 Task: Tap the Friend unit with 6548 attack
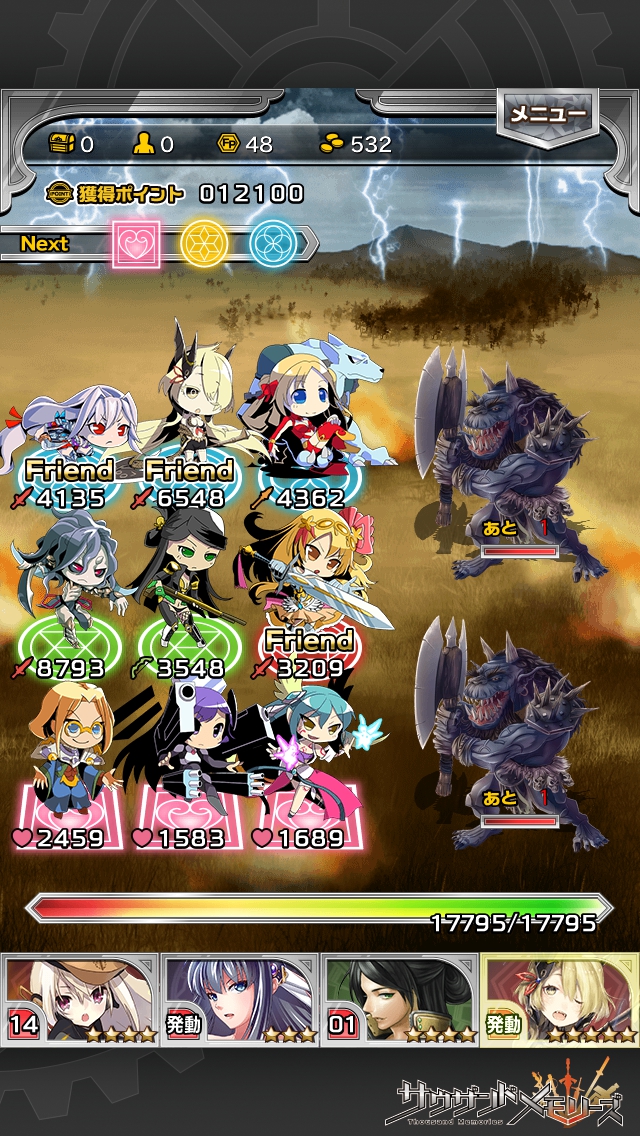[x=188, y=420]
